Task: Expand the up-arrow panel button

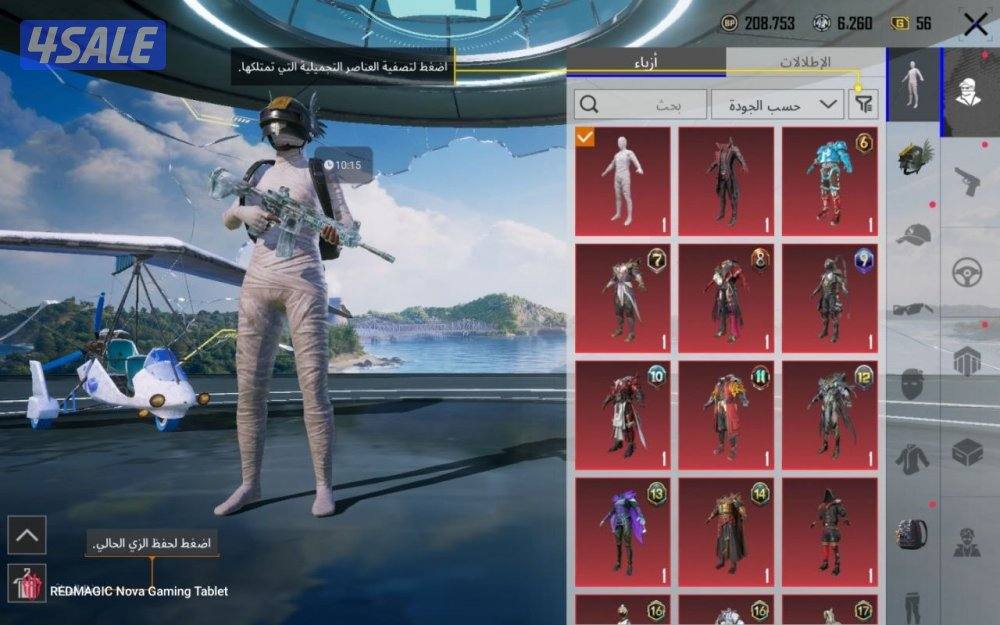Action: (x=26, y=535)
